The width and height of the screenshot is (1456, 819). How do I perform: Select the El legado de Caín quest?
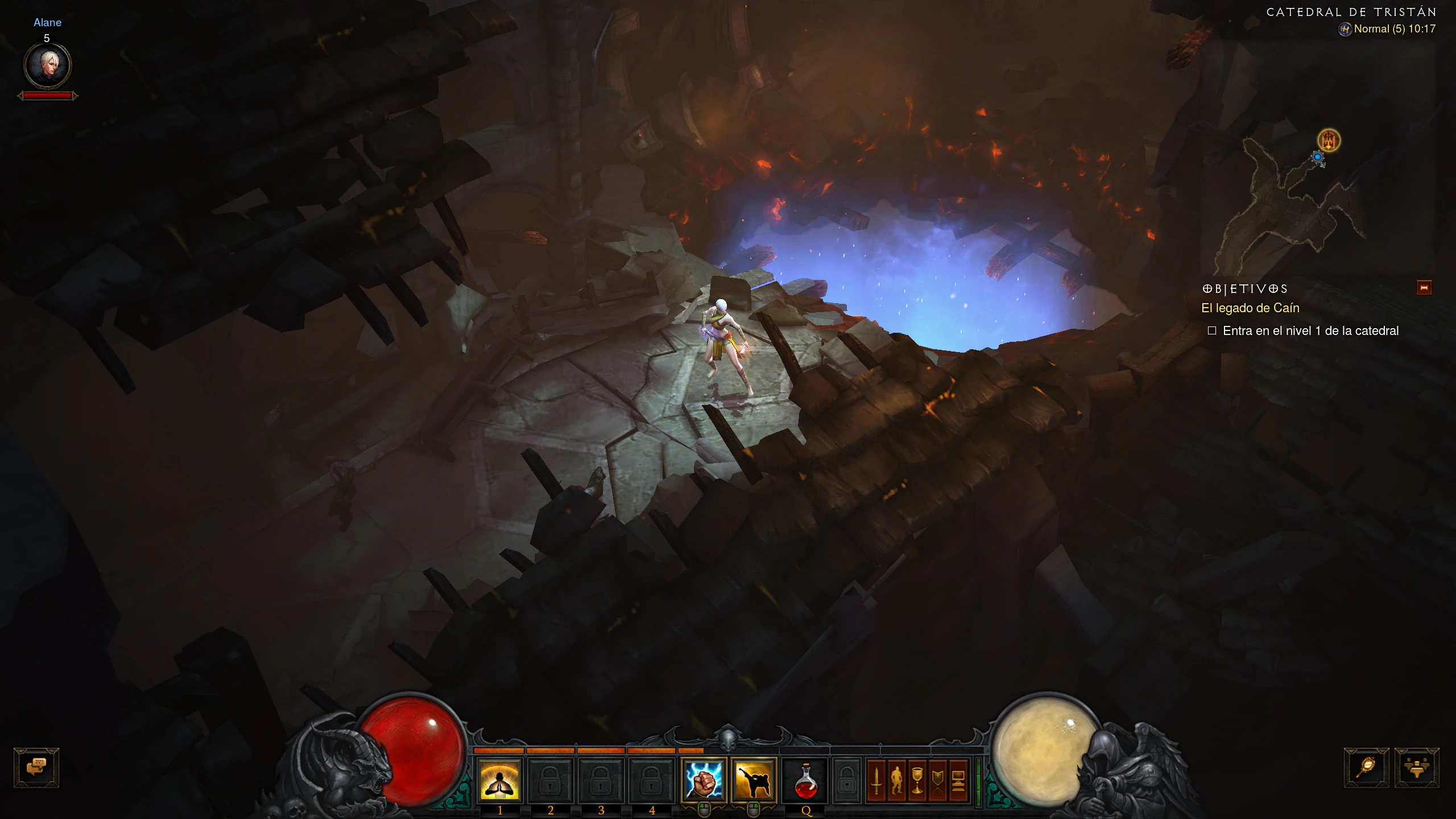1250,308
